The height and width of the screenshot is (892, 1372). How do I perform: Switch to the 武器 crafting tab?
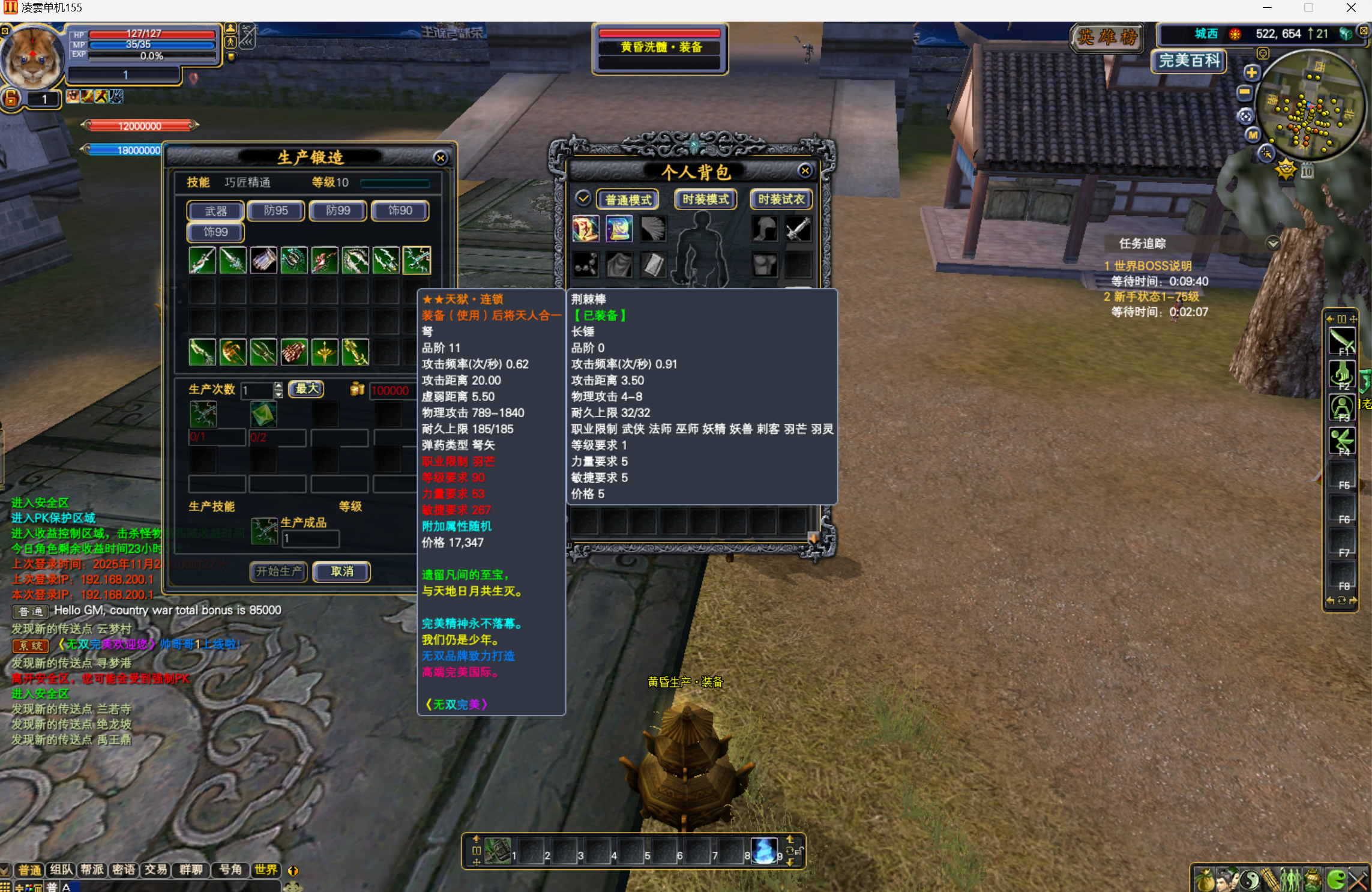tap(215, 211)
